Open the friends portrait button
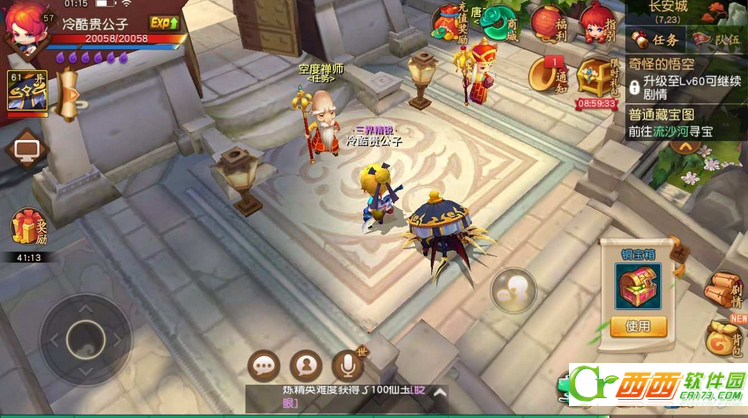Screen dimensions: 748x418 306,366
